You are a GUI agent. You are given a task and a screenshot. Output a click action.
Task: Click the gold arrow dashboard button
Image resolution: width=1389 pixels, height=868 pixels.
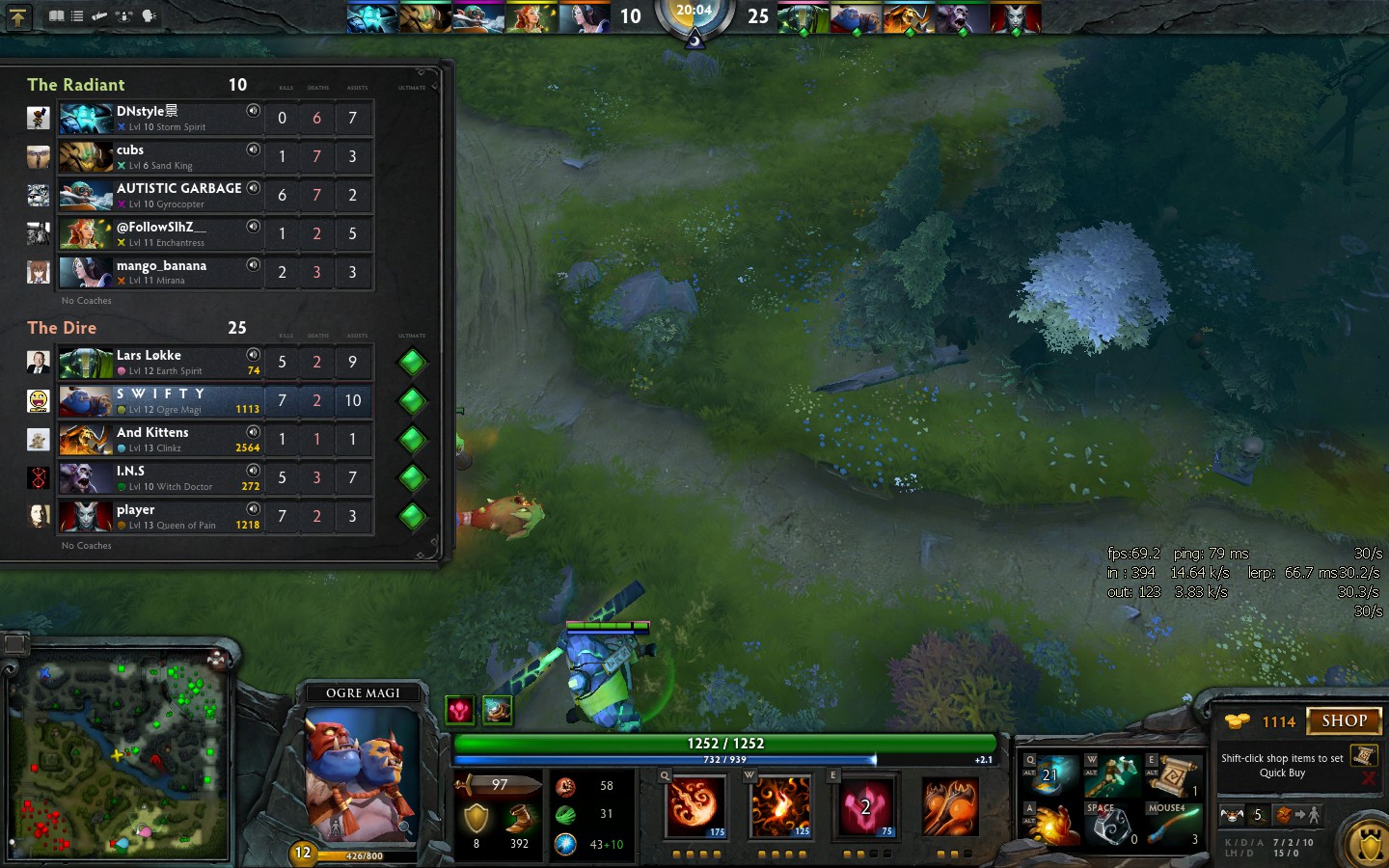[18, 16]
